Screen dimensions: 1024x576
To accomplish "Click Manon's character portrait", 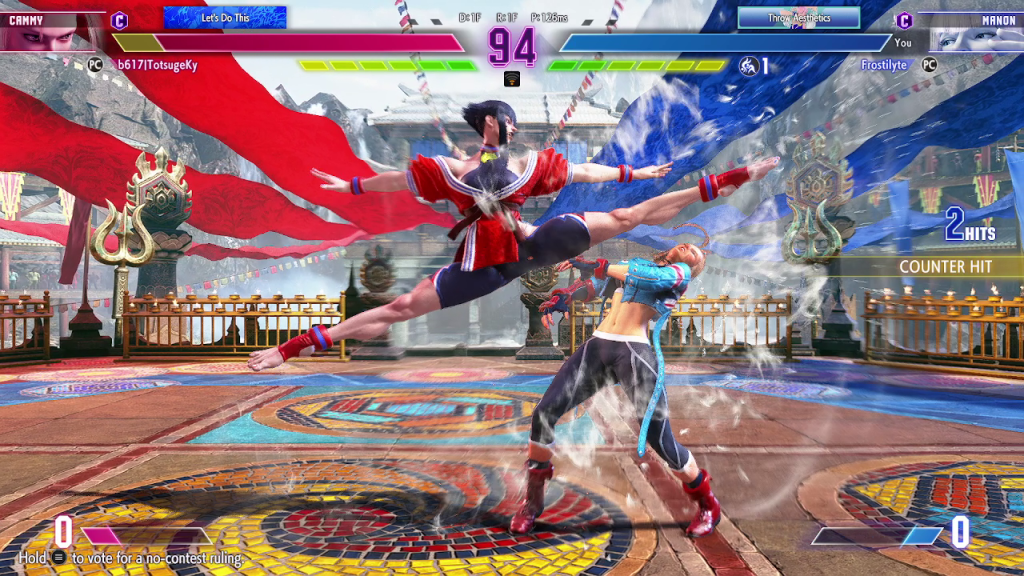I will pyautogui.click(x=972, y=35).
